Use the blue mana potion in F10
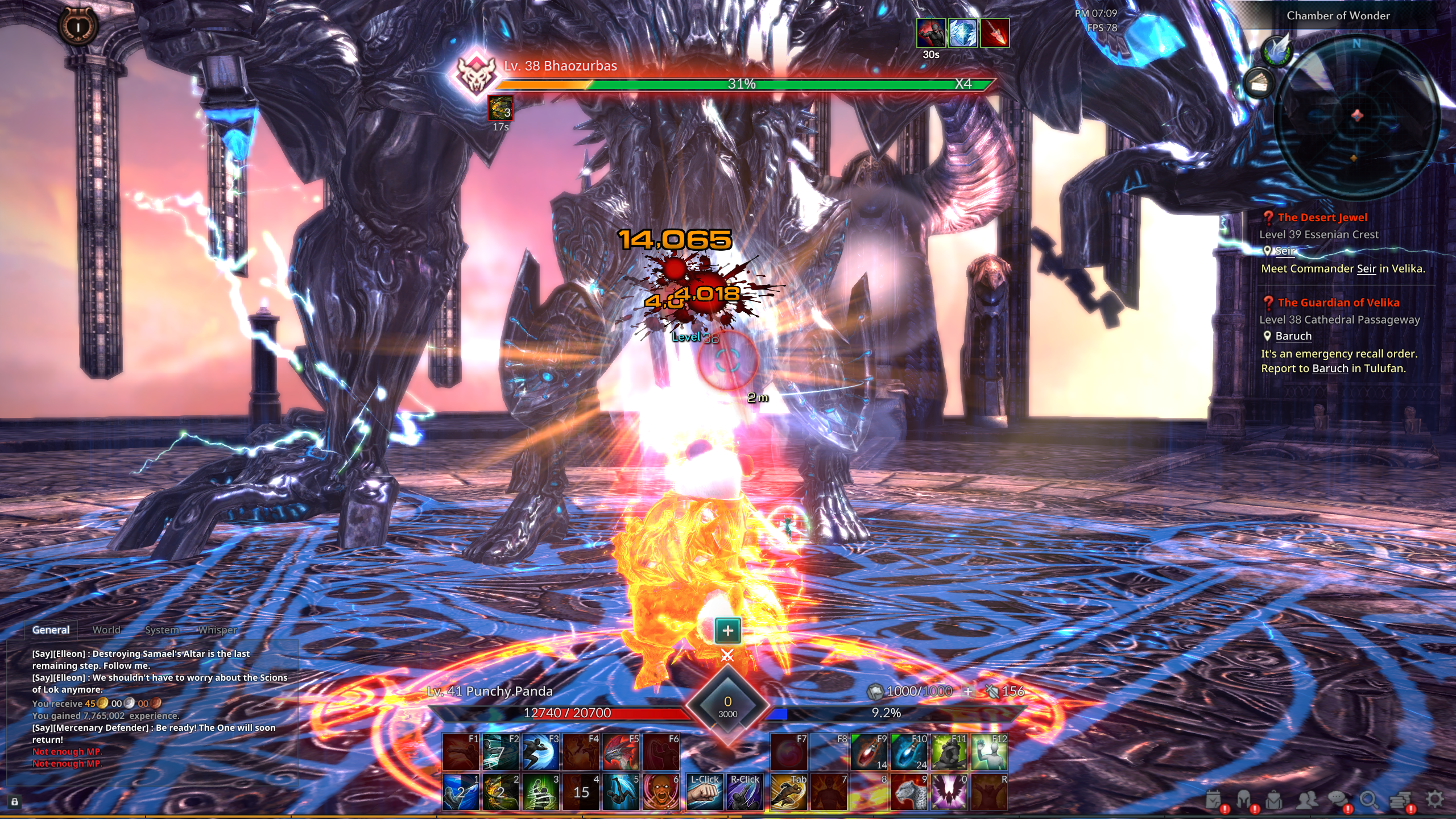The width and height of the screenshot is (1456, 819). pyautogui.click(x=909, y=752)
